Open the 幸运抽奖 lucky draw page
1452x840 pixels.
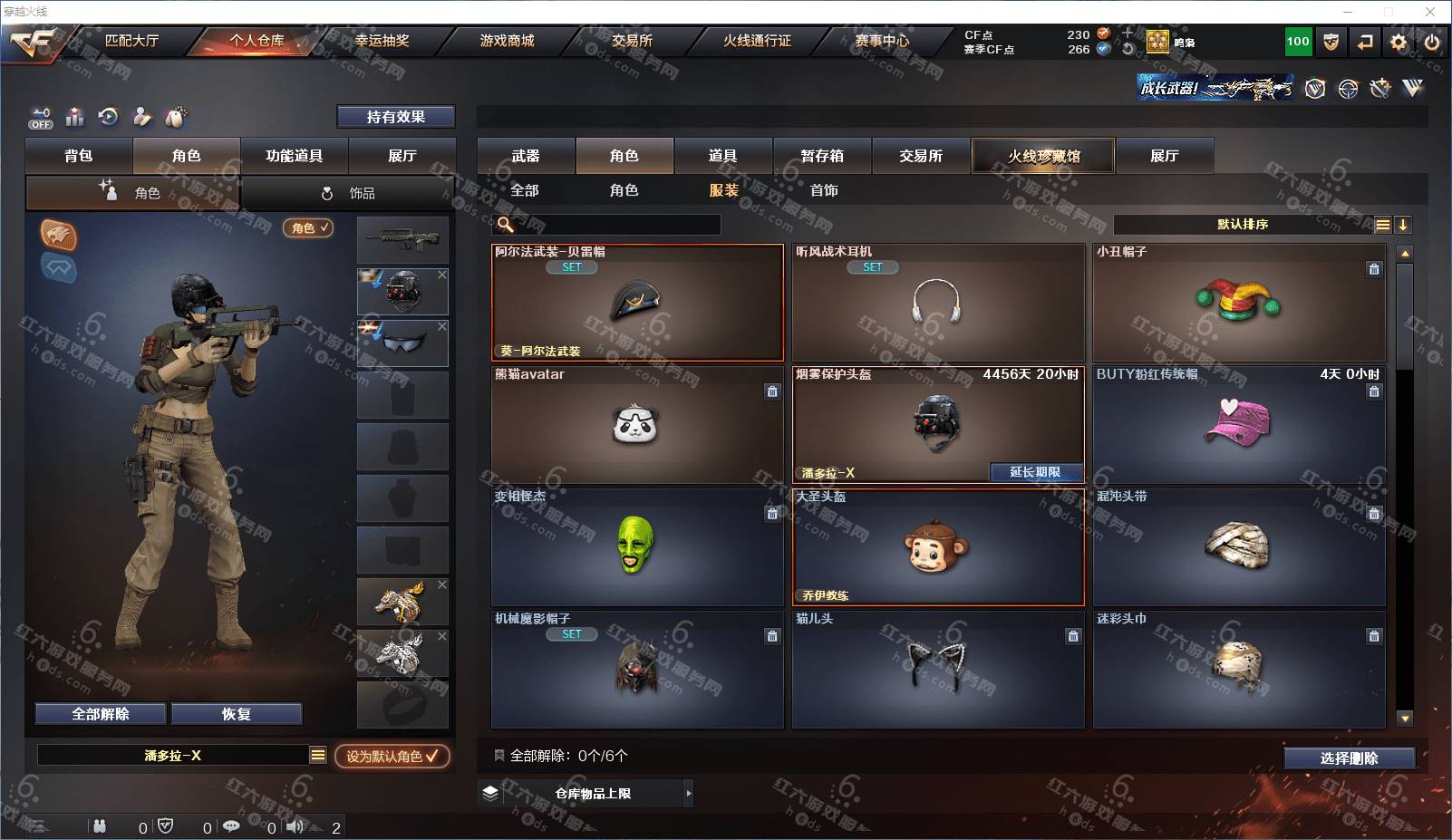click(x=382, y=41)
